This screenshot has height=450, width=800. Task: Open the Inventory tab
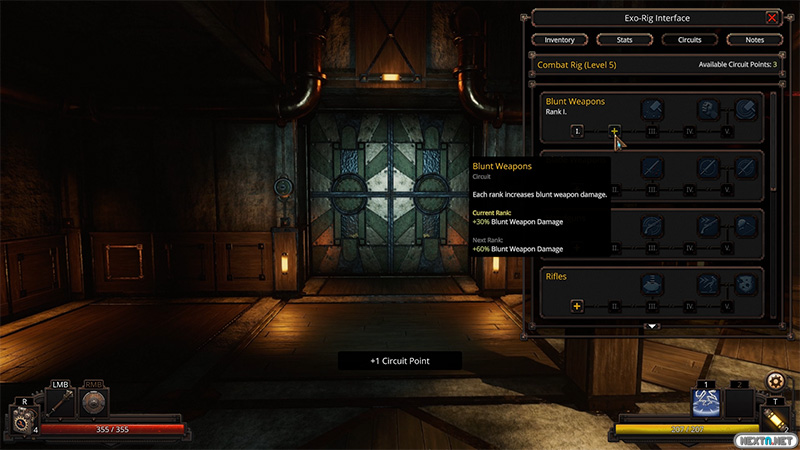559,40
